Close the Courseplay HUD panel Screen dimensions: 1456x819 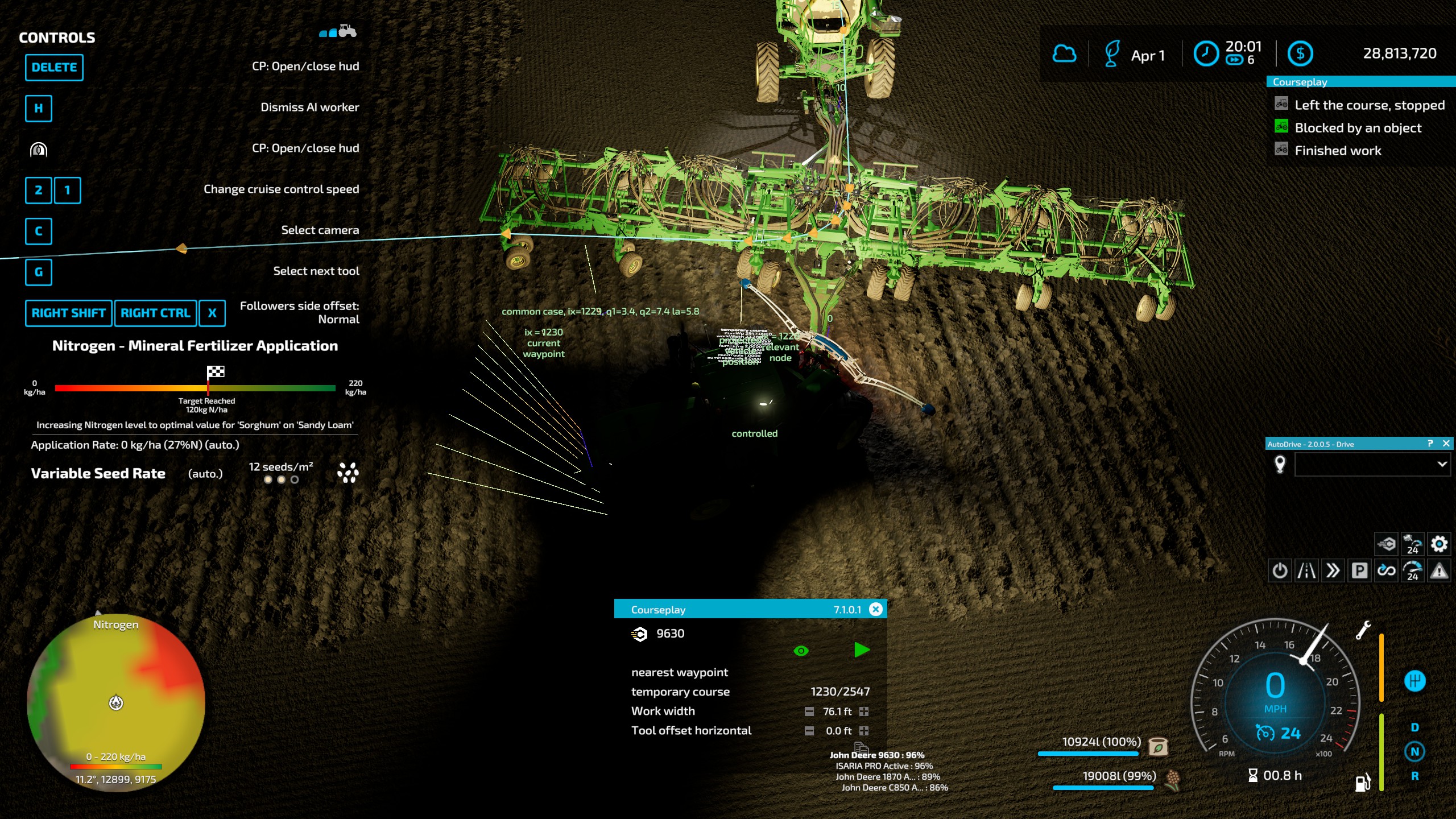[876, 609]
